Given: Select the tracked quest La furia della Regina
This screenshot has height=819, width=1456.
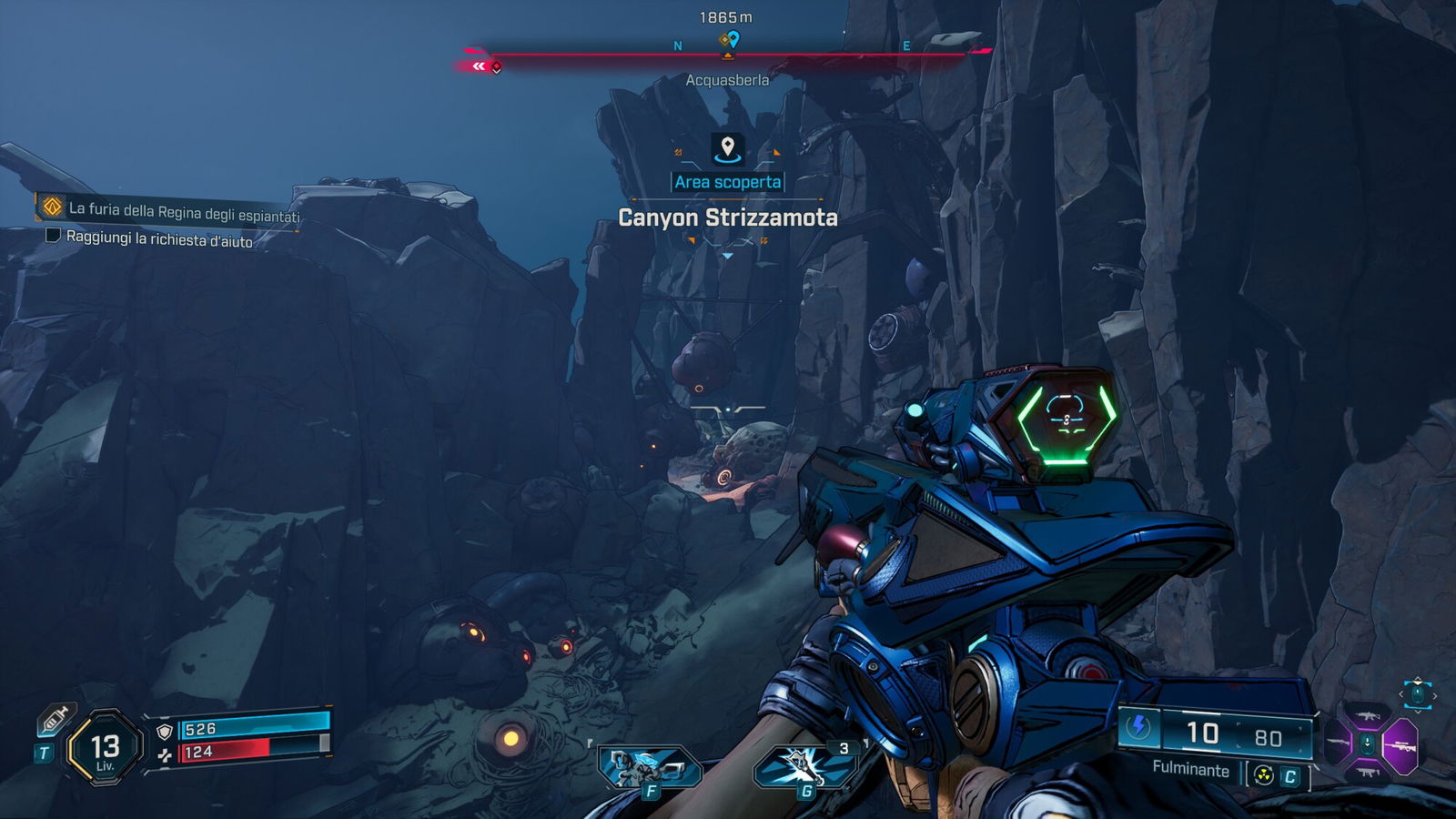Looking at the screenshot, I should tap(182, 211).
